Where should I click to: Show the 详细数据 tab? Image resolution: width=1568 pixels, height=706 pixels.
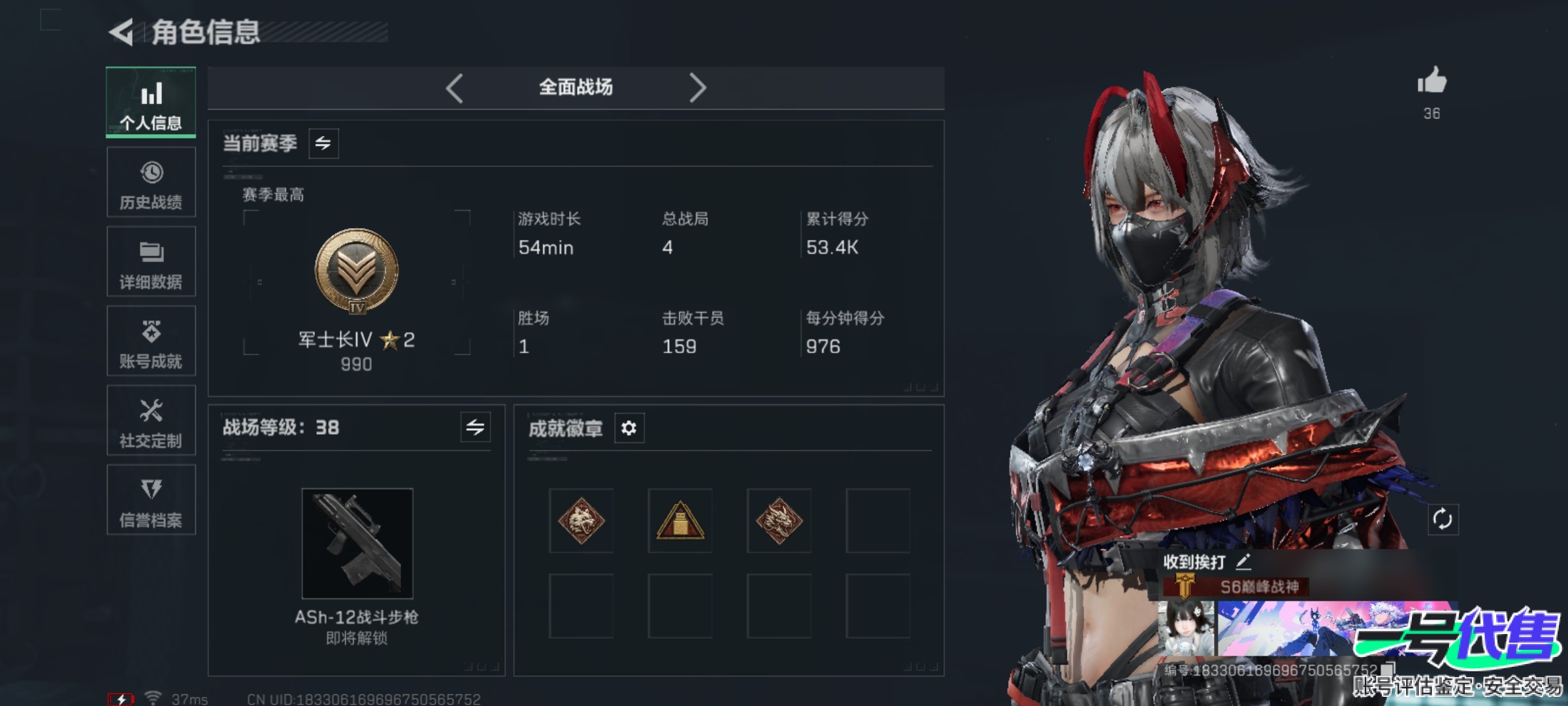coord(151,262)
